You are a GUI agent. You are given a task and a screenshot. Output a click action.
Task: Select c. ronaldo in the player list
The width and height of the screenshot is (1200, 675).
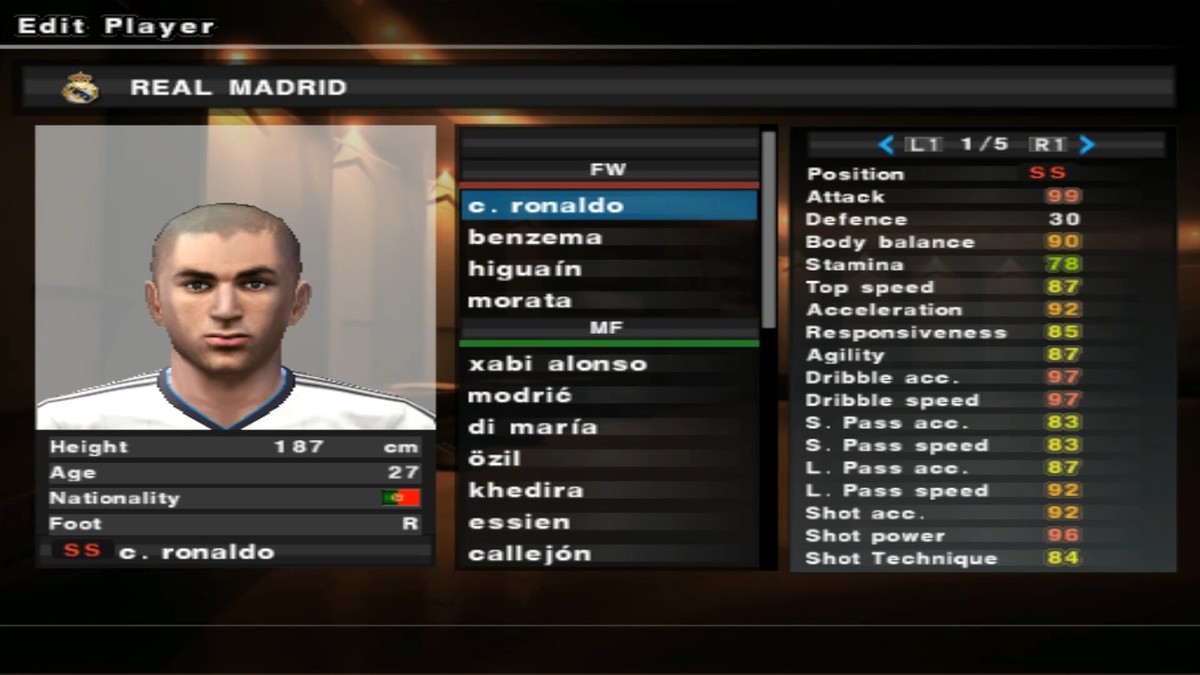(x=608, y=206)
